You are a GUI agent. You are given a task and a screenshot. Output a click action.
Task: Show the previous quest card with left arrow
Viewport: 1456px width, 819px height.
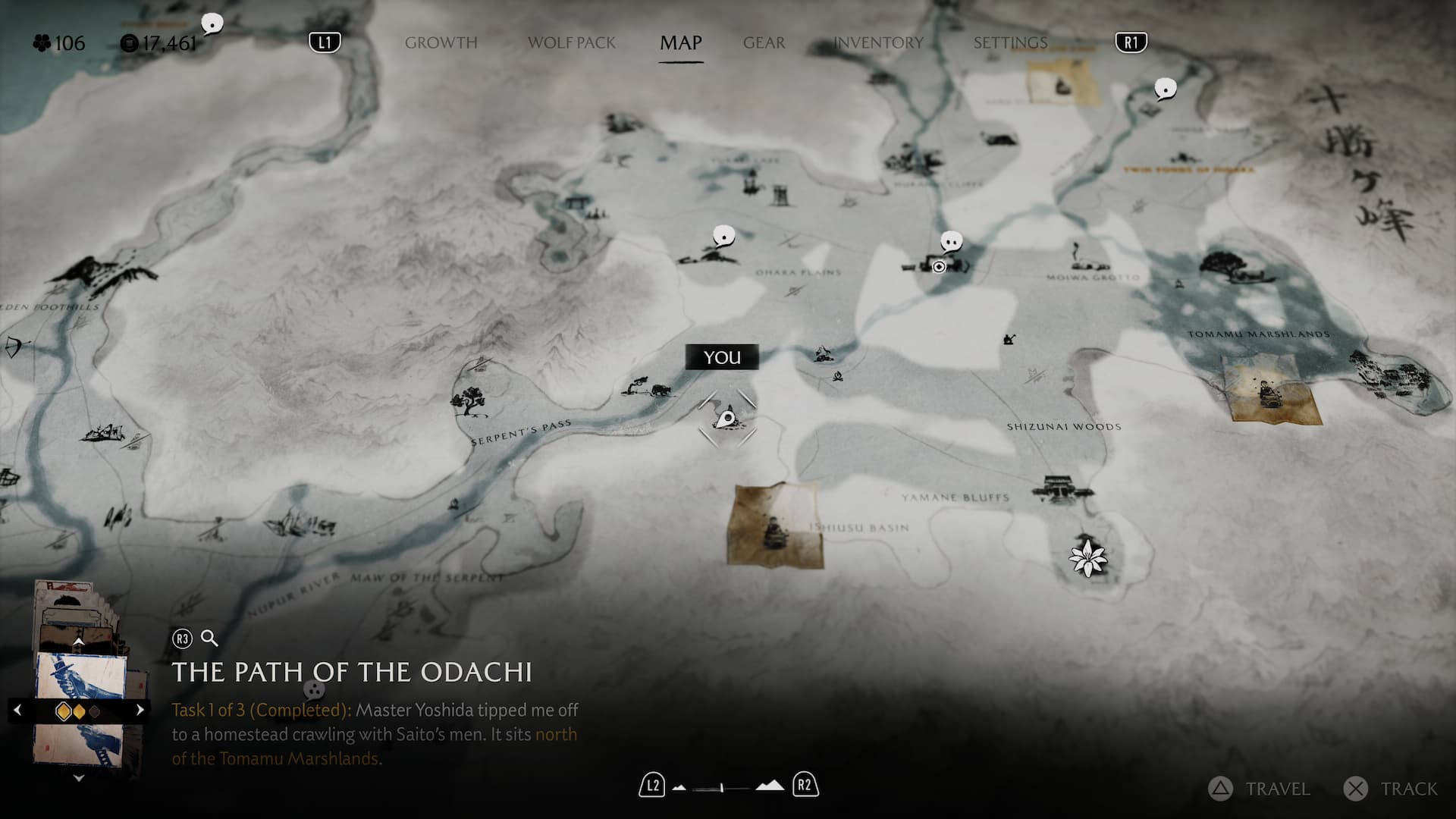tap(17, 711)
